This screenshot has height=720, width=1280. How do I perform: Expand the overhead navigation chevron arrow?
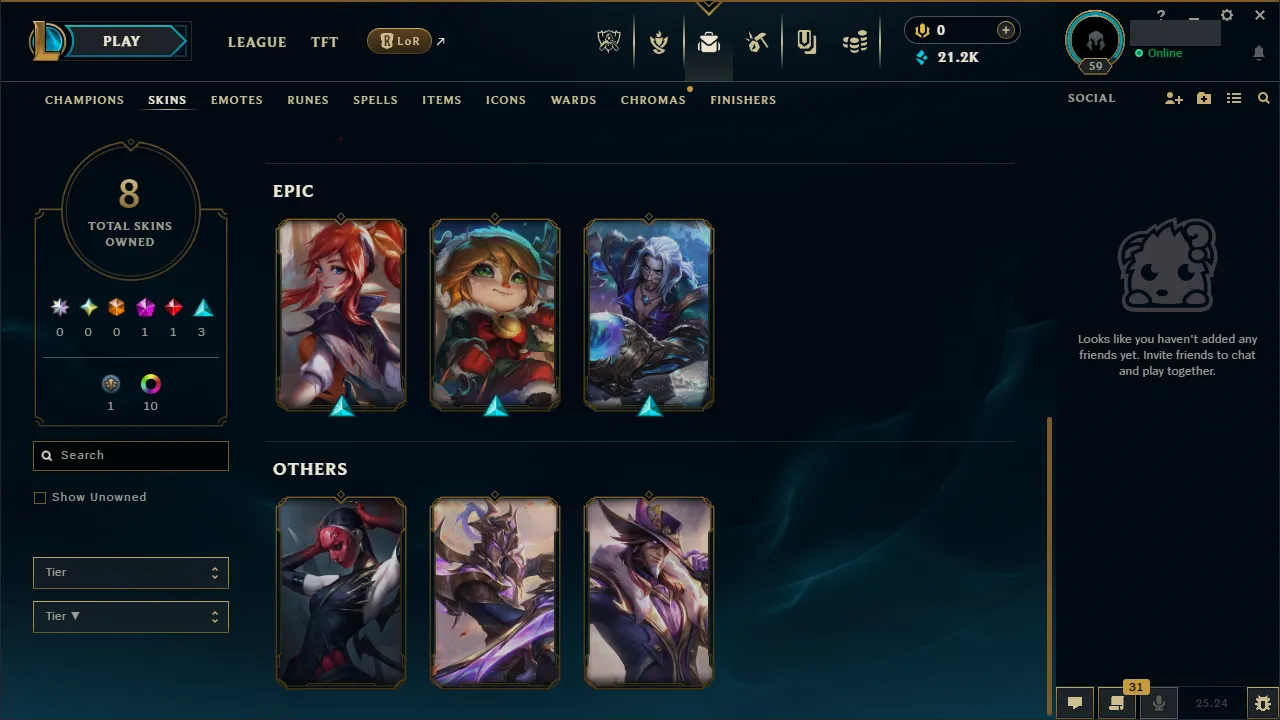[x=709, y=6]
